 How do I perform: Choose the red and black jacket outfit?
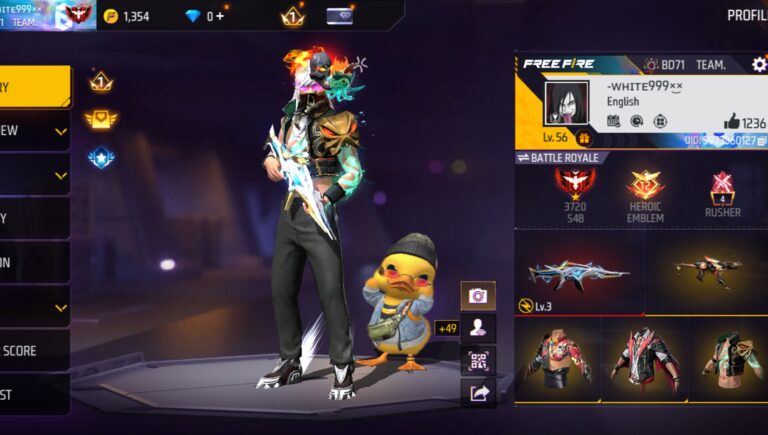(x=643, y=359)
